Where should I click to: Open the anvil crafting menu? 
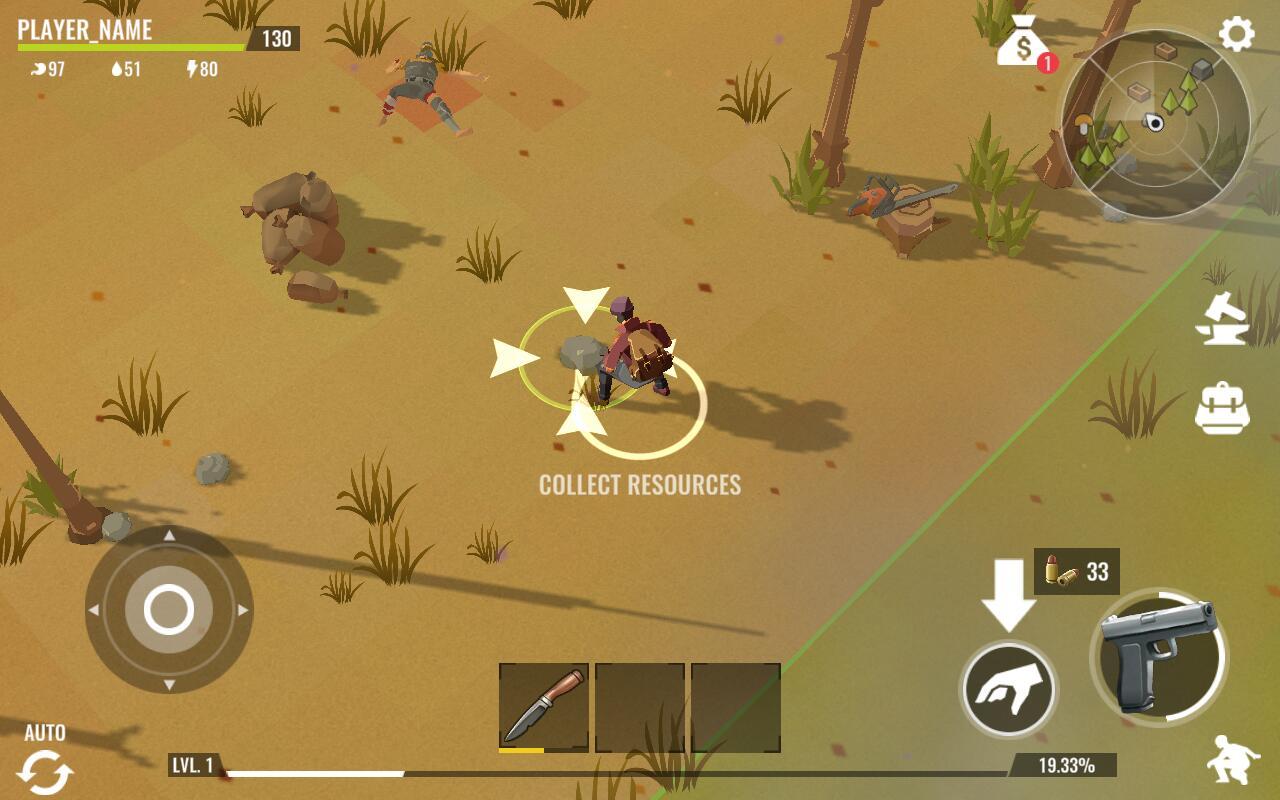pos(1222,320)
